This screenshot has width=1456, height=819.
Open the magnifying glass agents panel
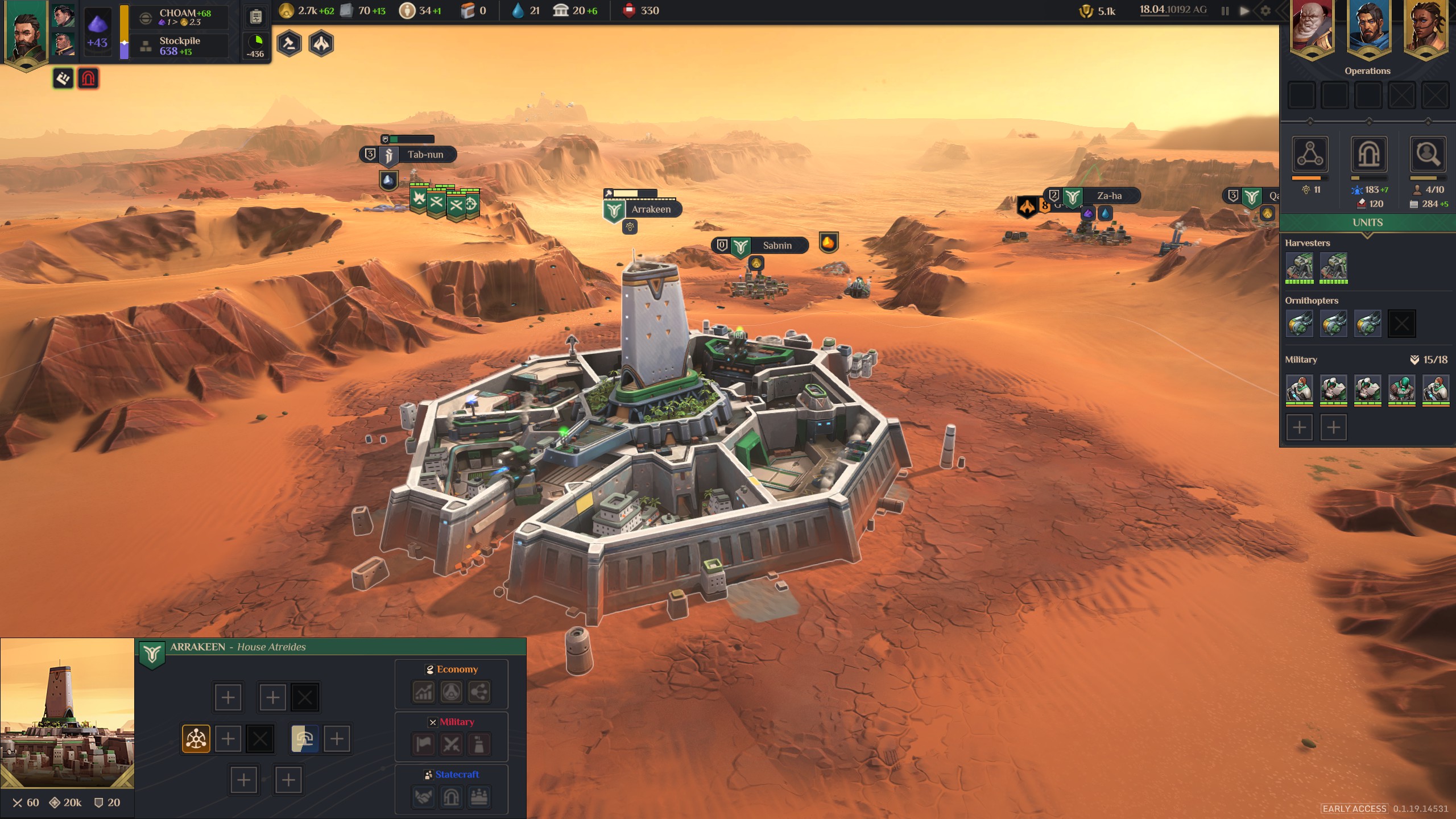click(1428, 154)
